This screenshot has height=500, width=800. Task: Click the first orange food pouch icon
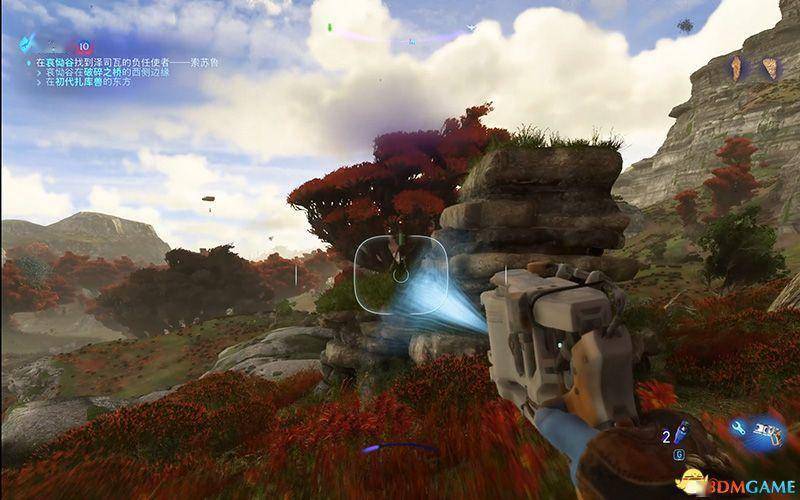pyautogui.click(x=739, y=68)
